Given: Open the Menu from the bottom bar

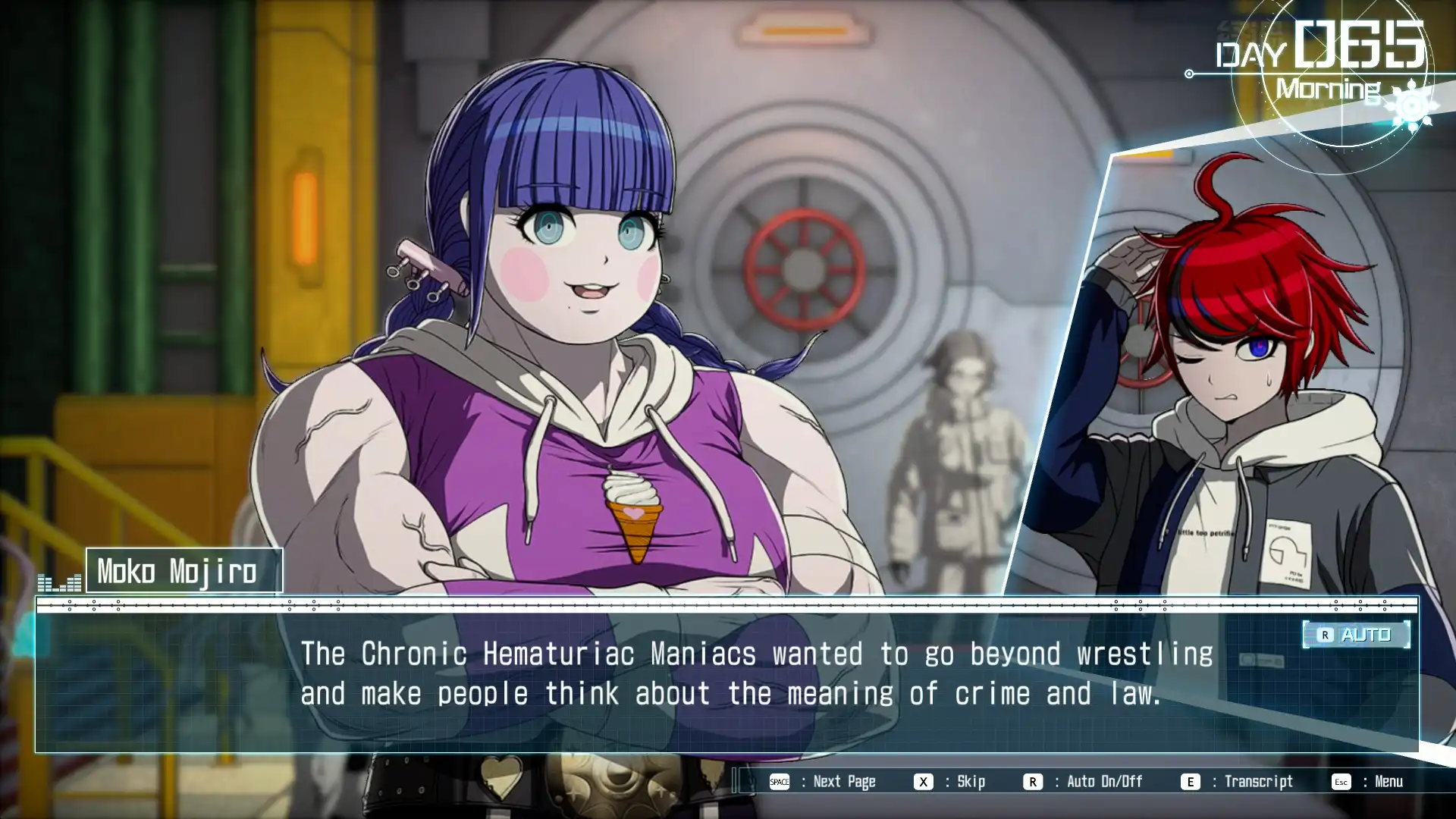Looking at the screenshot, I should pyautogui.click(x=1368, y=782).
